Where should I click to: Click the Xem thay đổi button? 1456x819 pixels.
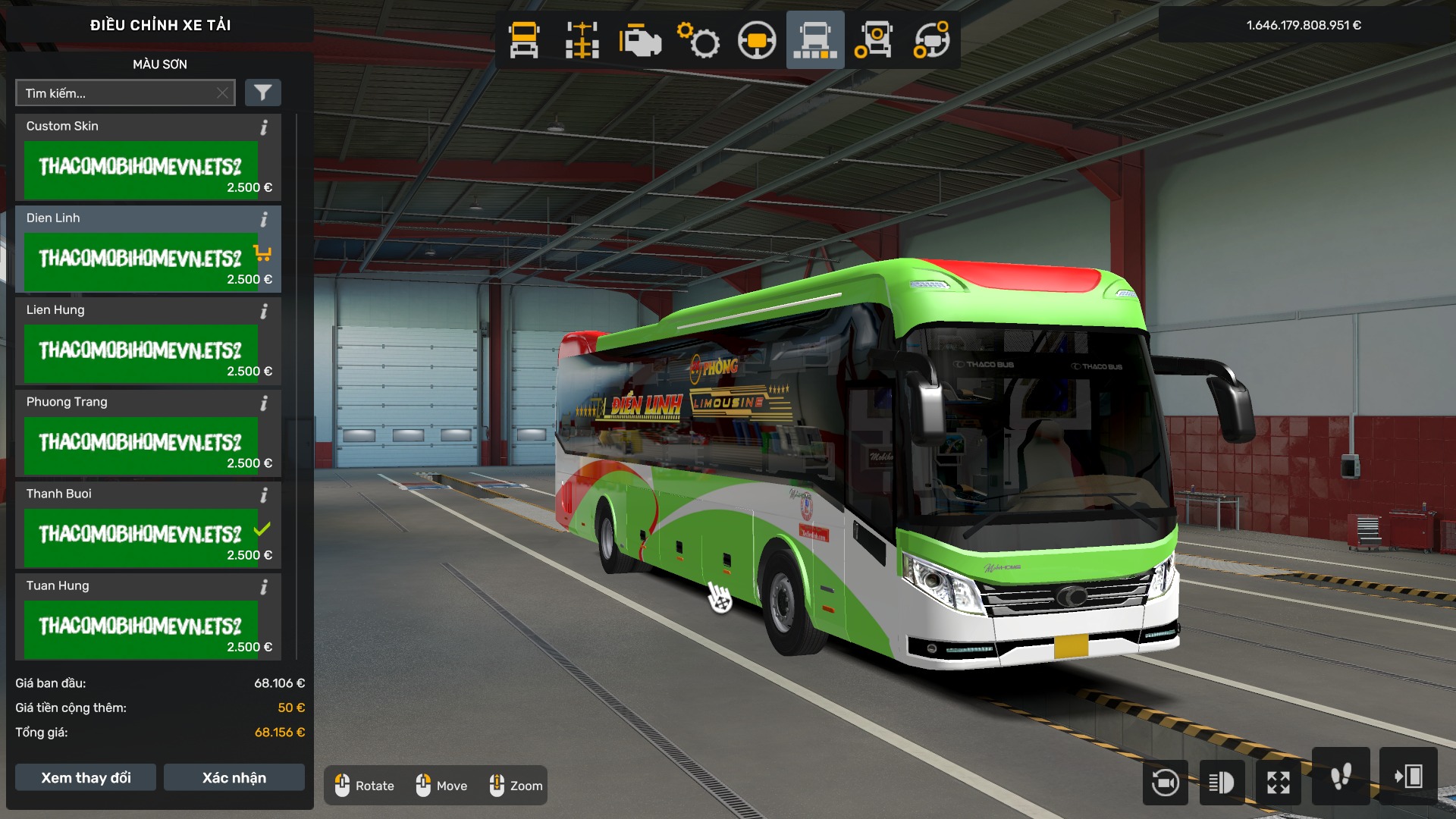click(85, 777)
